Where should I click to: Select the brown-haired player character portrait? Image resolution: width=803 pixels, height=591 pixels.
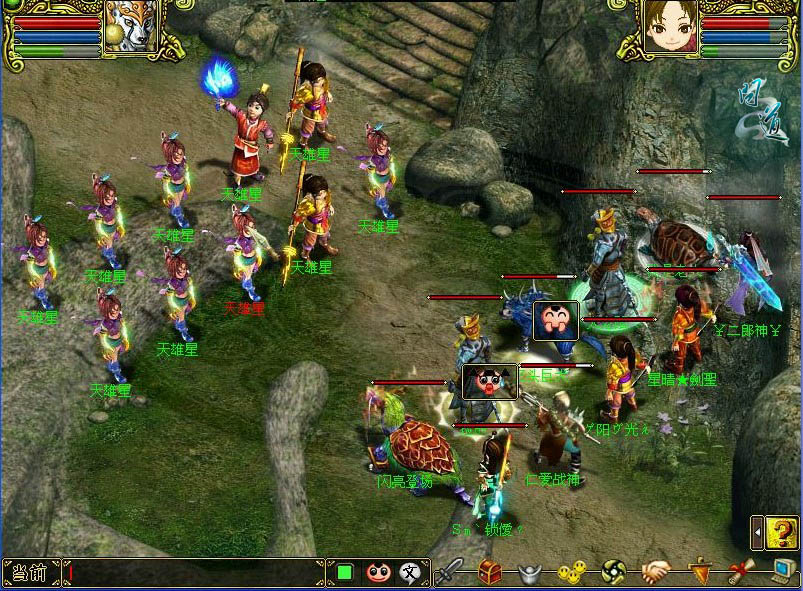click(x=670, y=27)
